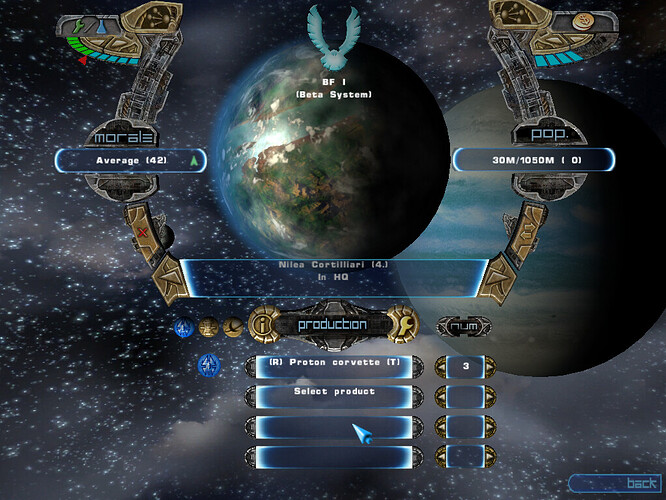
Task: Select the Proton corvette production row
Action: [x=334, y=364]
